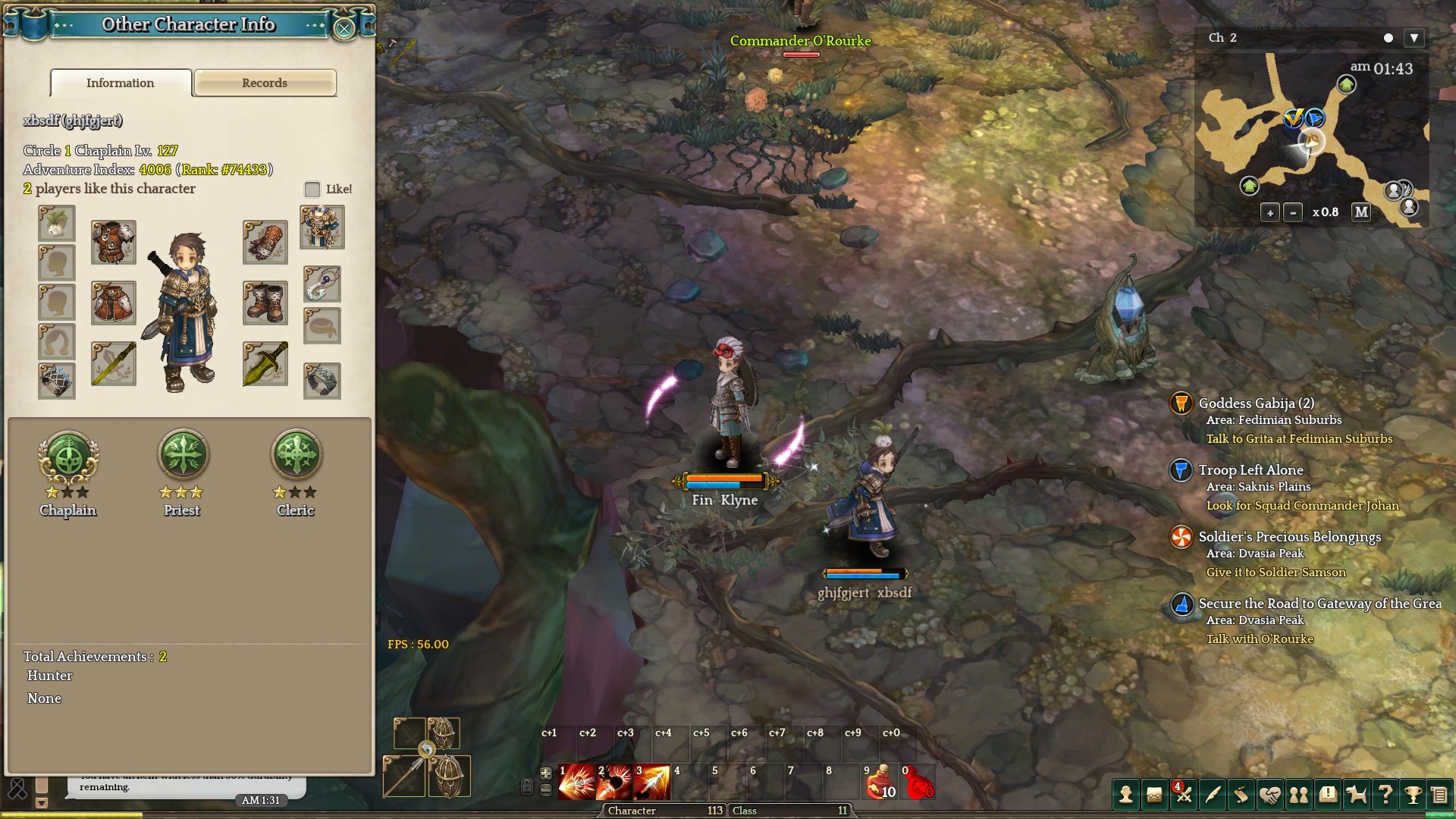Inspect the Chaplain class emblem
Image resolution: width=1456 pixels, height=819 pixels.
click(x=68, y=457)
